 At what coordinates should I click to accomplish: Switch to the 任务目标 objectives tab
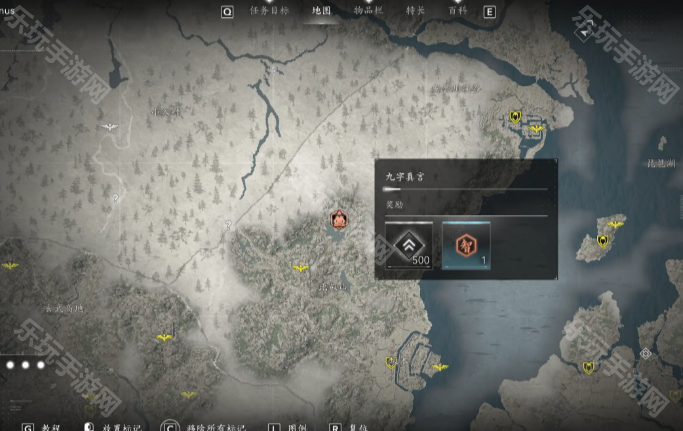pyautogui.click(x=269, y=11)
